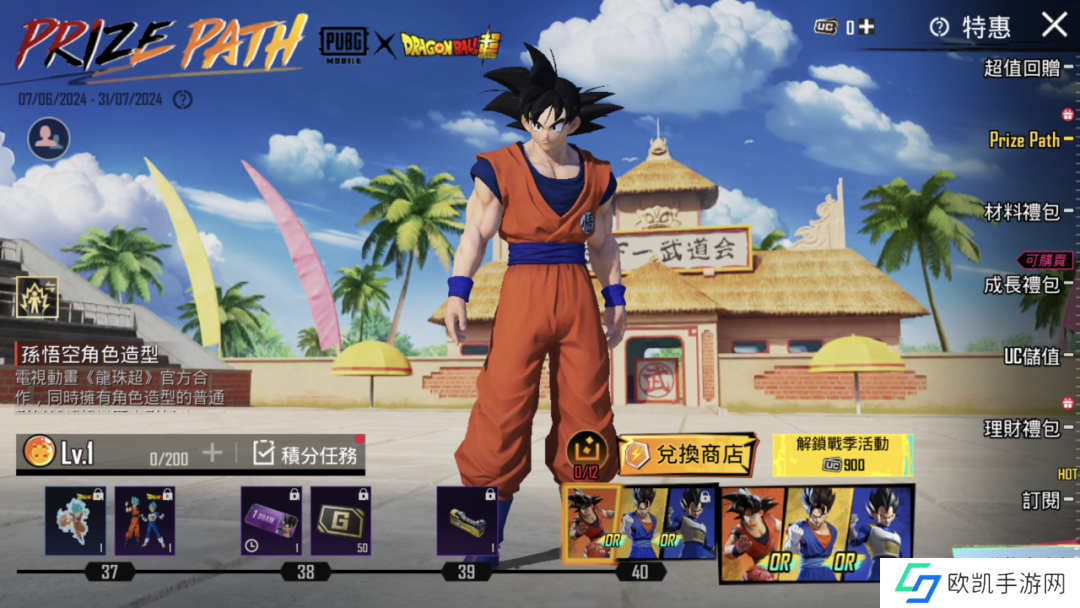Add UC with the plus button
The width and height of the screenshot is (1080, 608).
coord(866,27)
